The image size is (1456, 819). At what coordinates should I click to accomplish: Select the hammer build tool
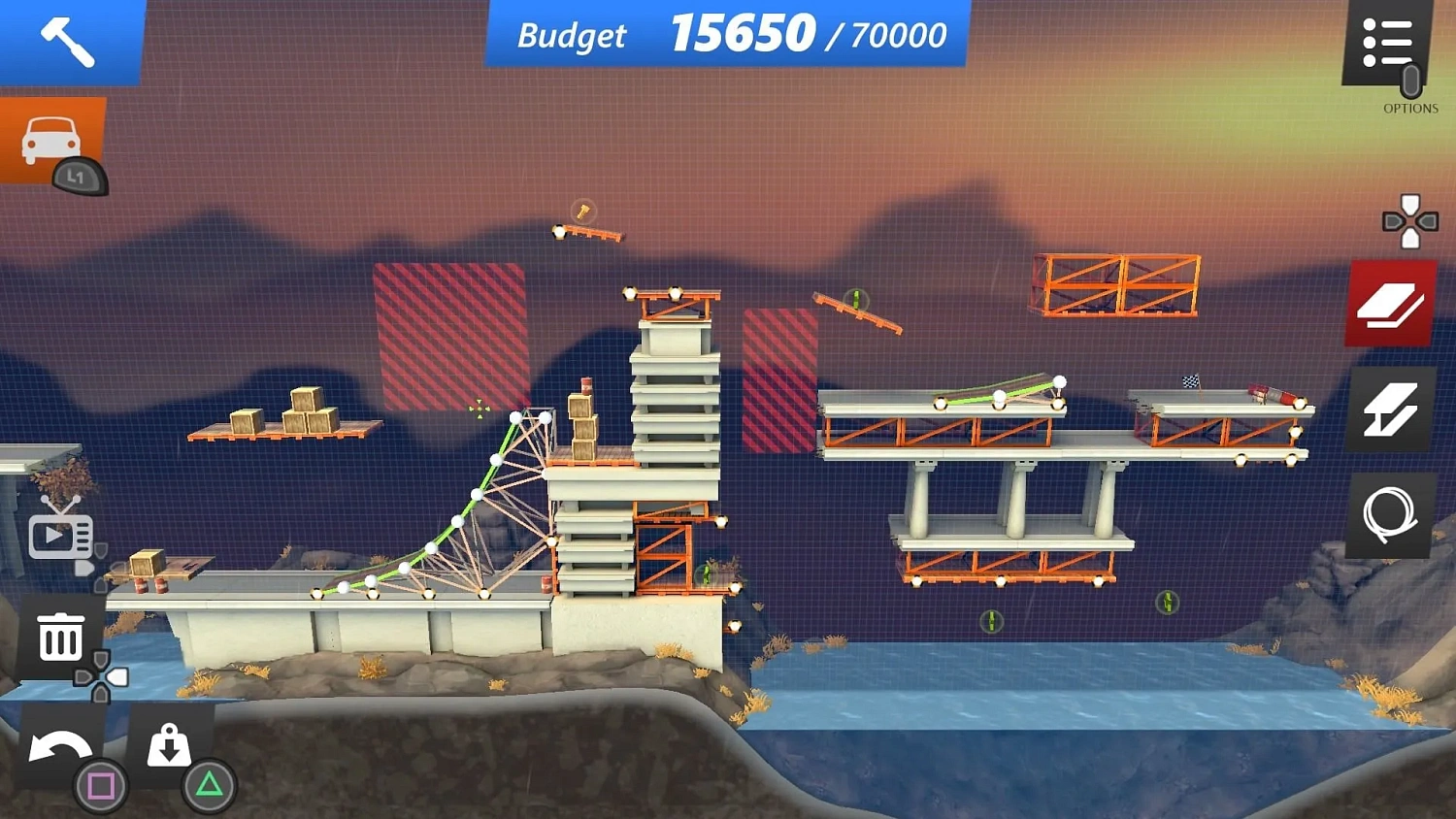click(x=68, y=41)
